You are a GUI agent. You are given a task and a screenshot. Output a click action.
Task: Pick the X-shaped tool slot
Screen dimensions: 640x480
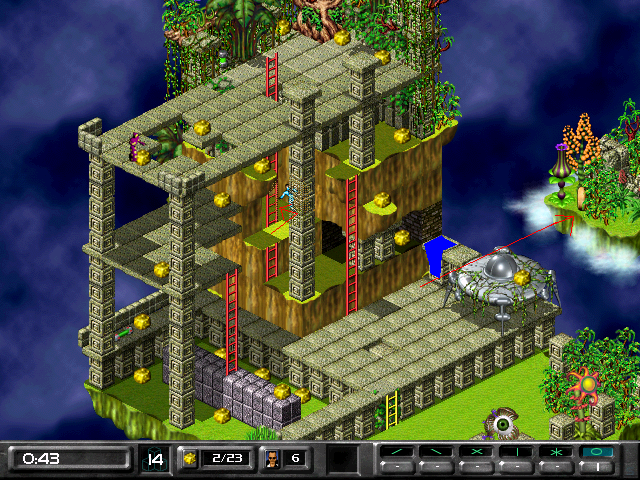pyautogui.click(x=477, y=453)
